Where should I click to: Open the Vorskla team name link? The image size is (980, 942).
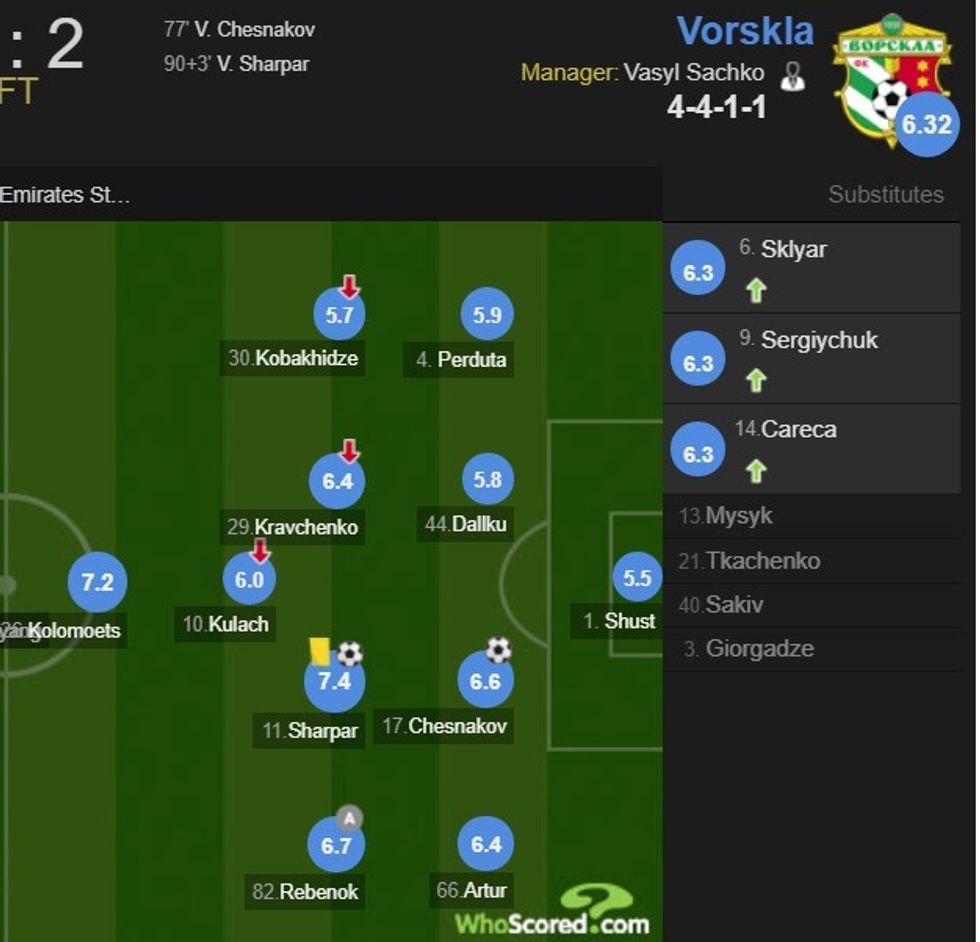point(745,31)
